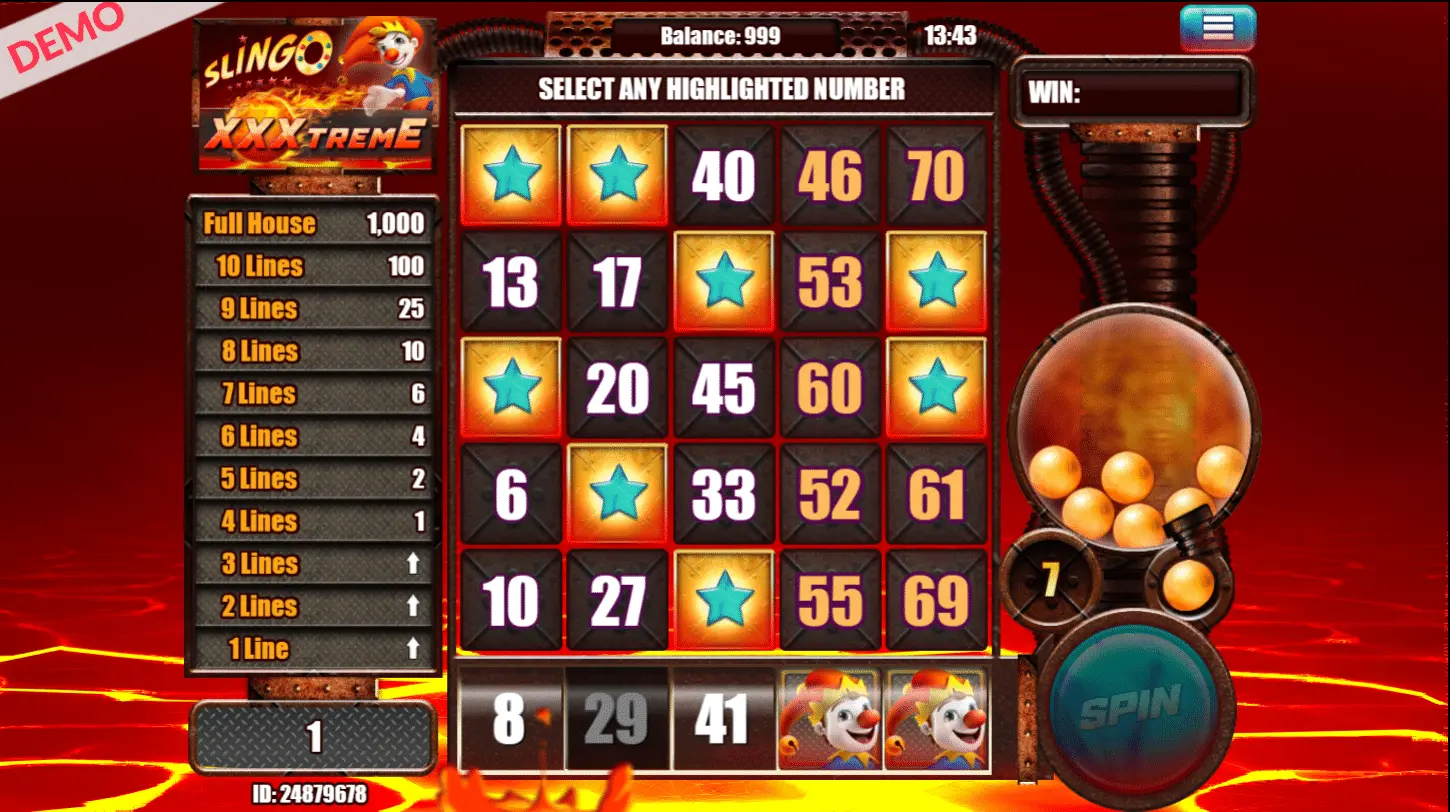Click Full House 1,000 paytable row
Screen dimensions: 1450x812
pos(313,223)
